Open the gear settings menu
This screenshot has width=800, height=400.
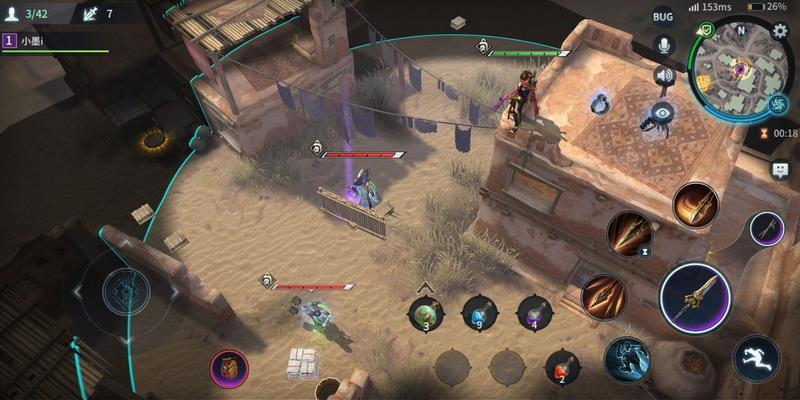pyautogui.click(x=780, y=31)
